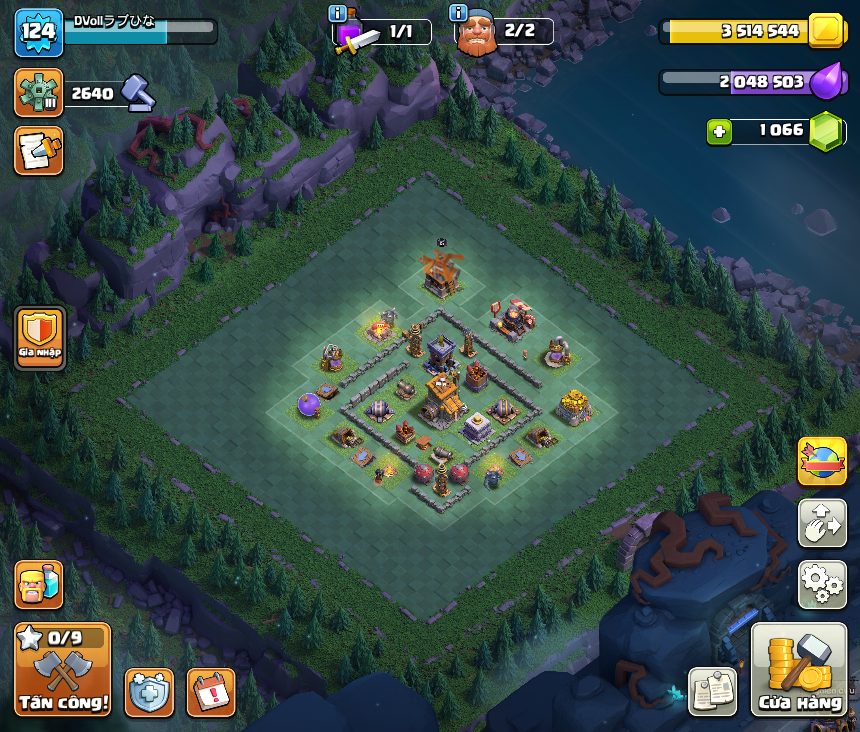Show info for the 1/1 battle machine
The height and width of the screenshot is (732, 860).
click(x=338, y=14)
